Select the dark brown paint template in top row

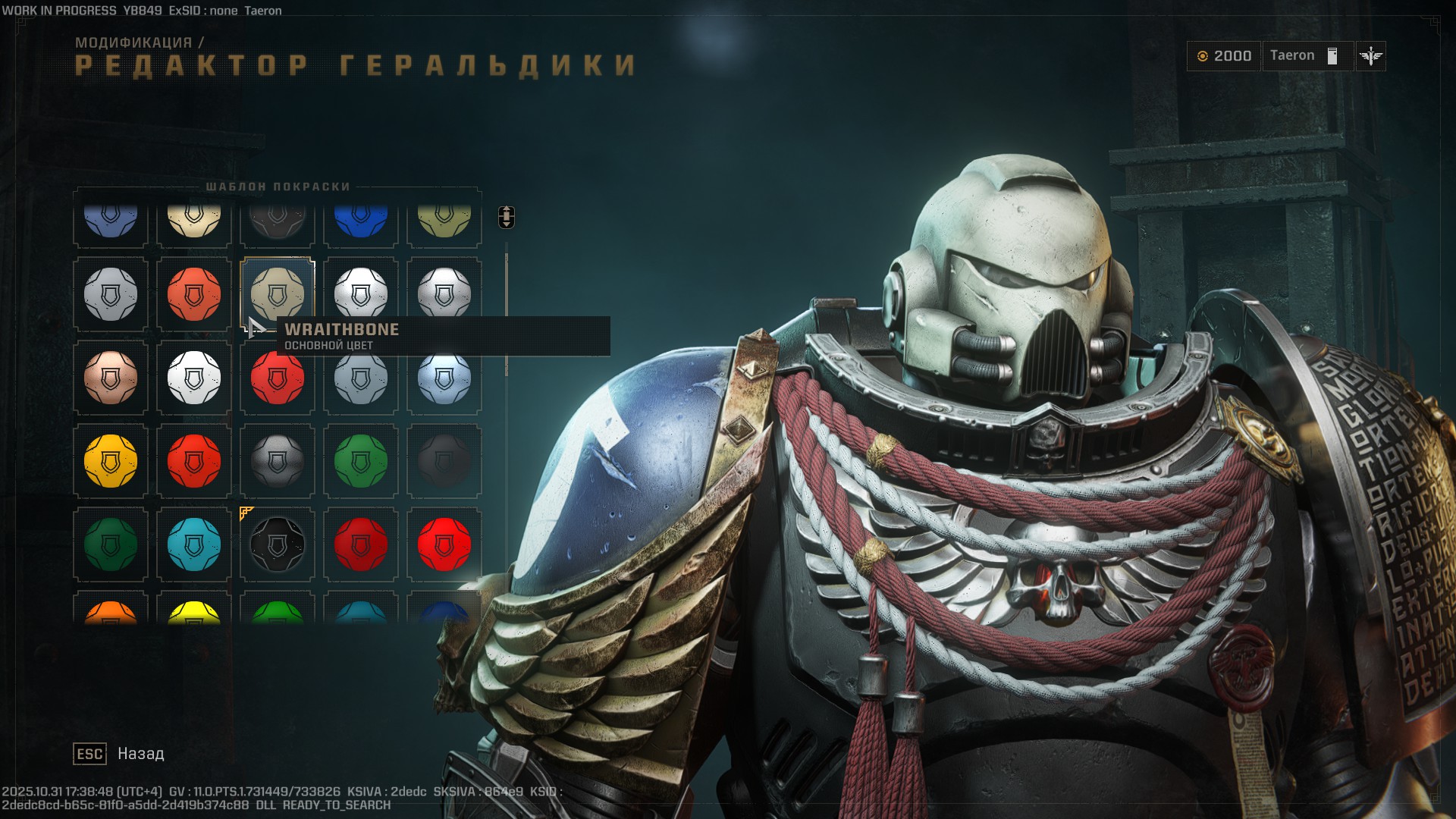[277, 220]
